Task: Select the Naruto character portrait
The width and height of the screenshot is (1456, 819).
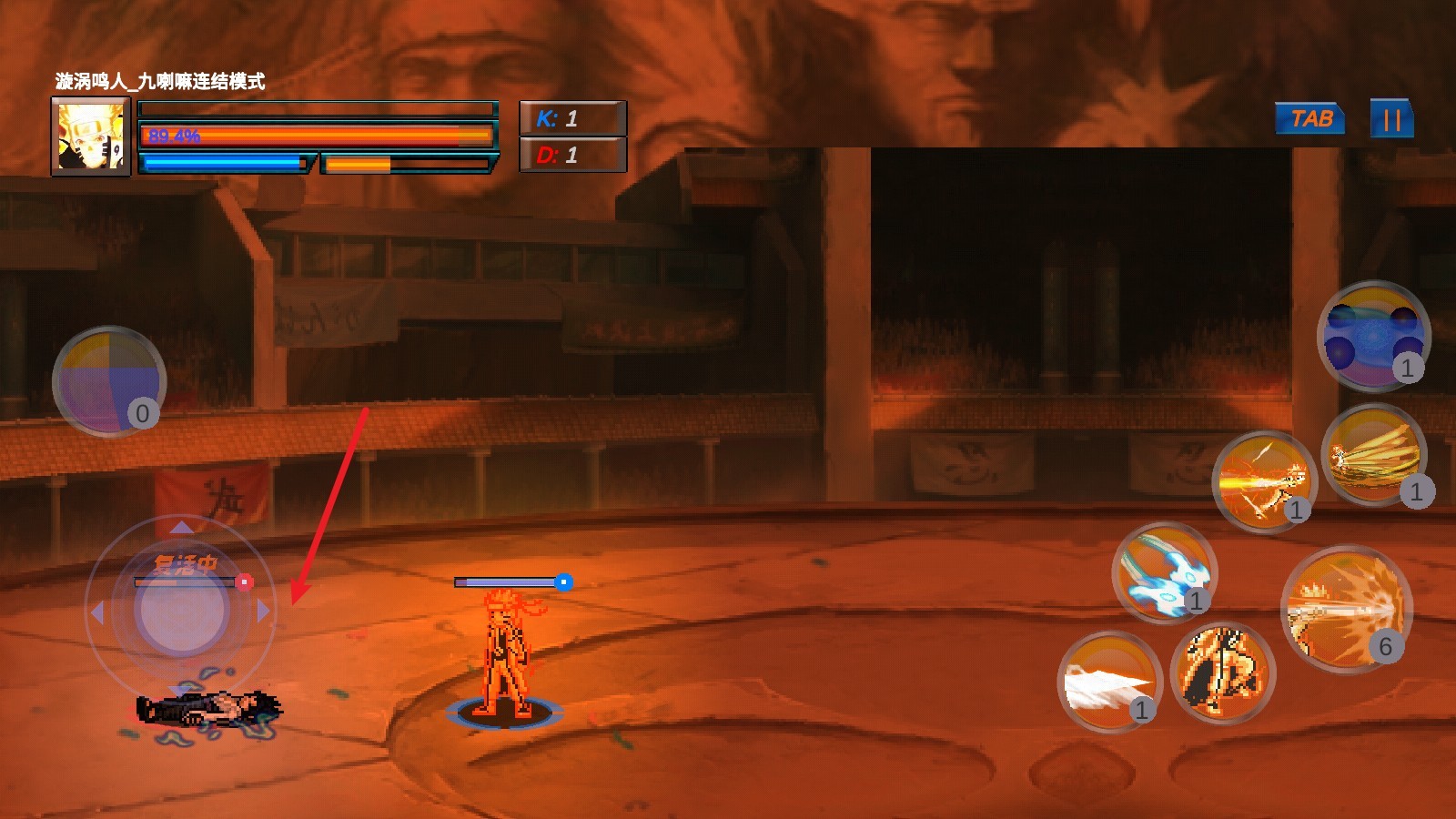Action: click(91, 136)
